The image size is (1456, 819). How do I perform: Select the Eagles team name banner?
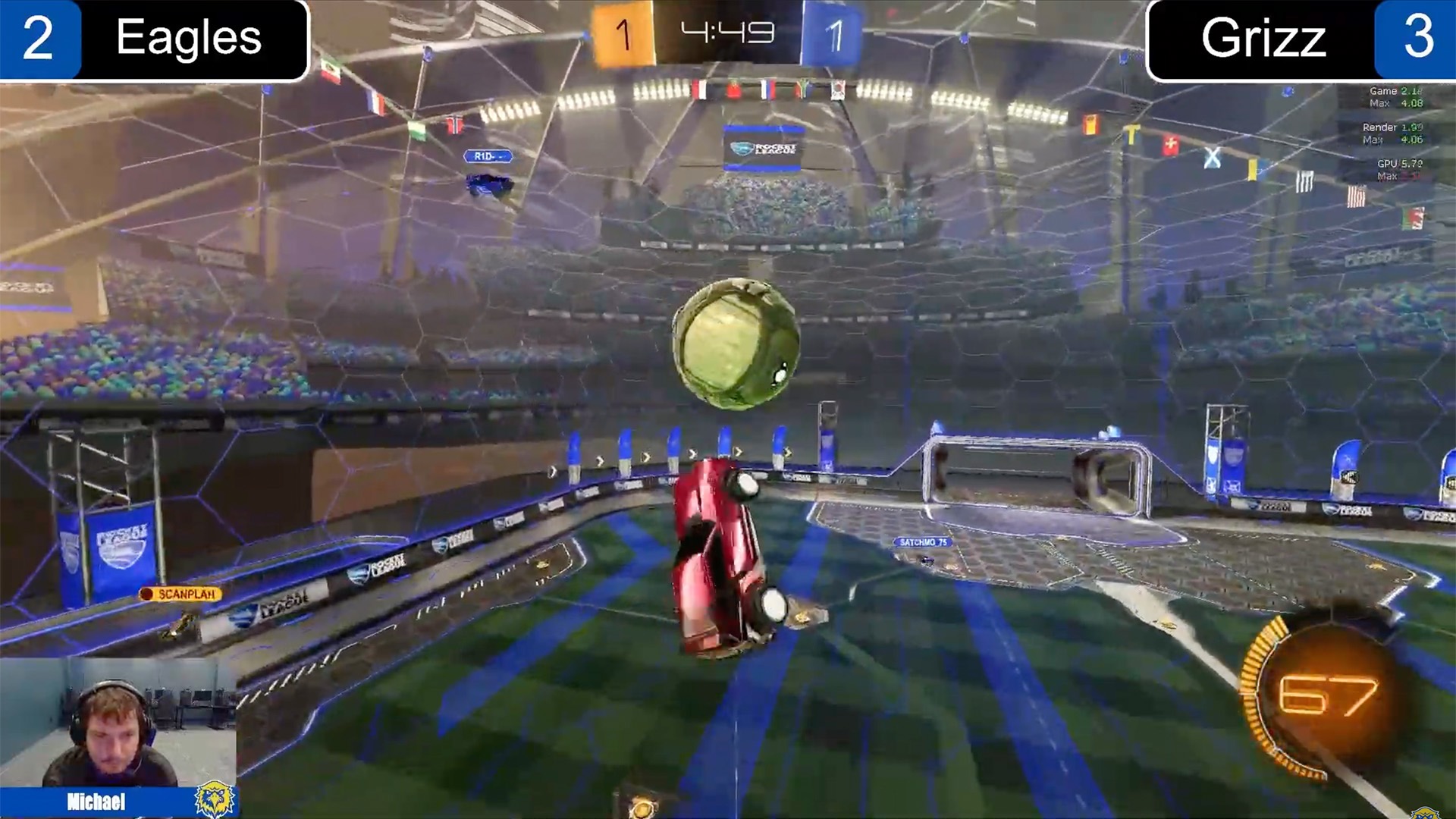(x=190, y=39)
